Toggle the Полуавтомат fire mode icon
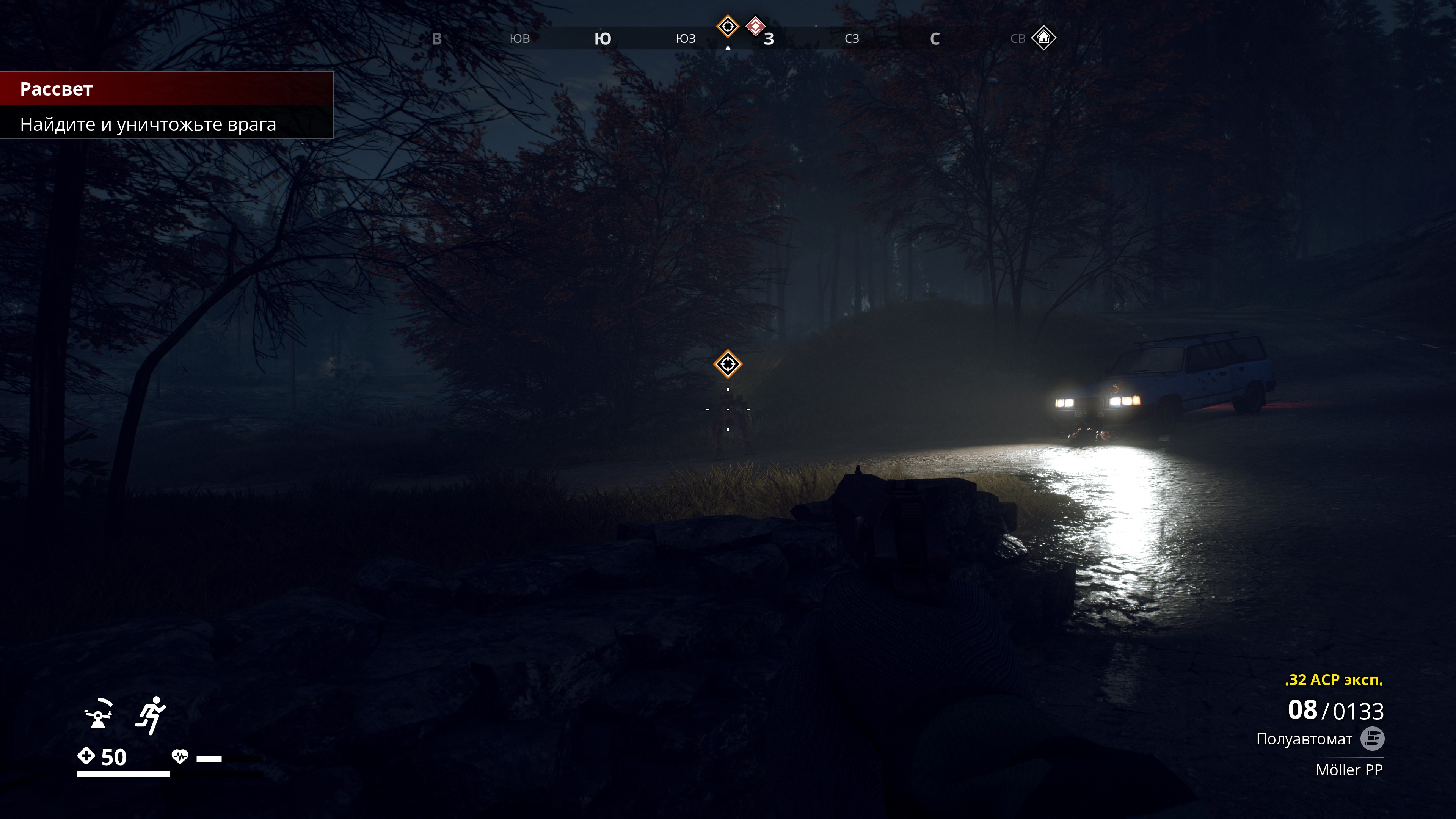The width and height of the screenshot is (1456, 819). pos(1372,739)
